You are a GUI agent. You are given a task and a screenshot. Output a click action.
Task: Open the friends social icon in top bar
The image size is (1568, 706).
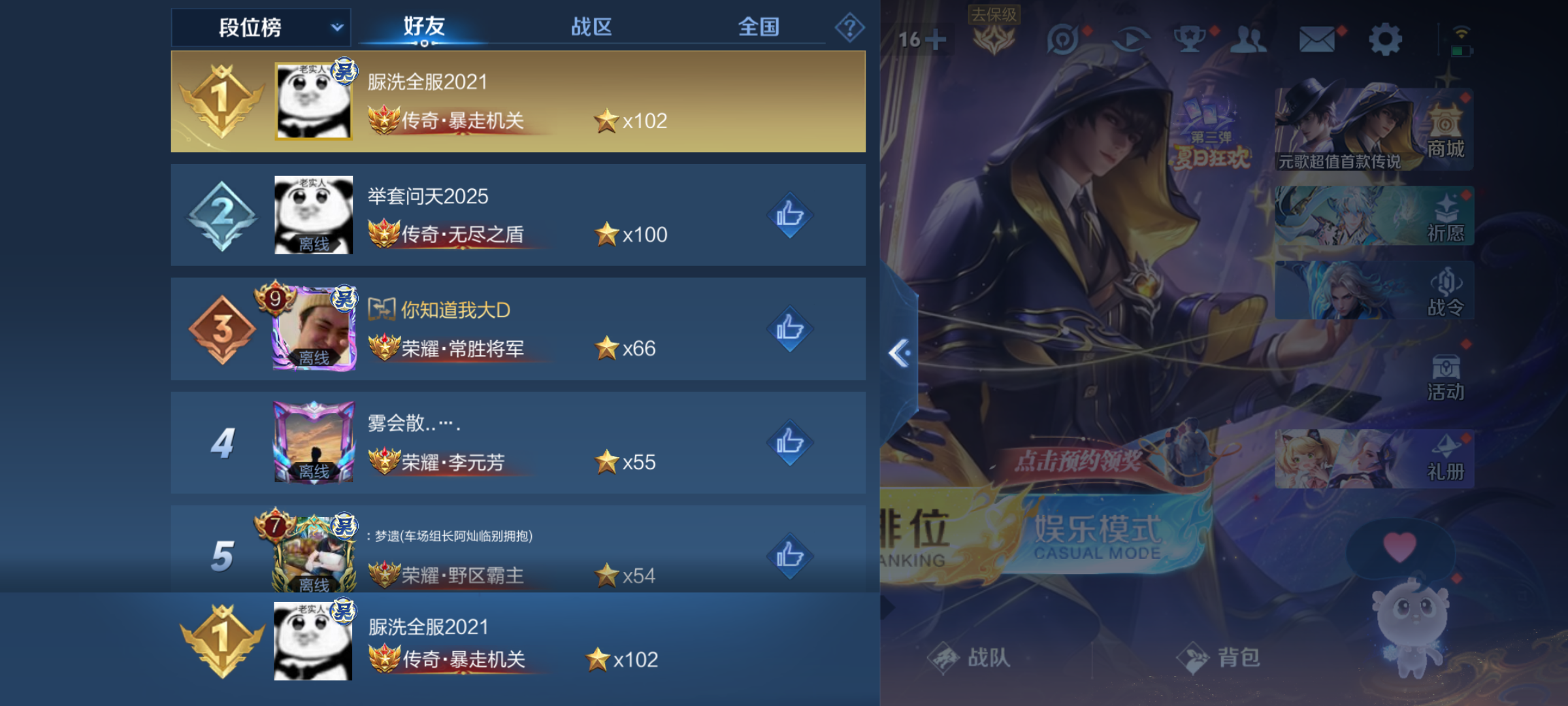tap(1248, 39)
